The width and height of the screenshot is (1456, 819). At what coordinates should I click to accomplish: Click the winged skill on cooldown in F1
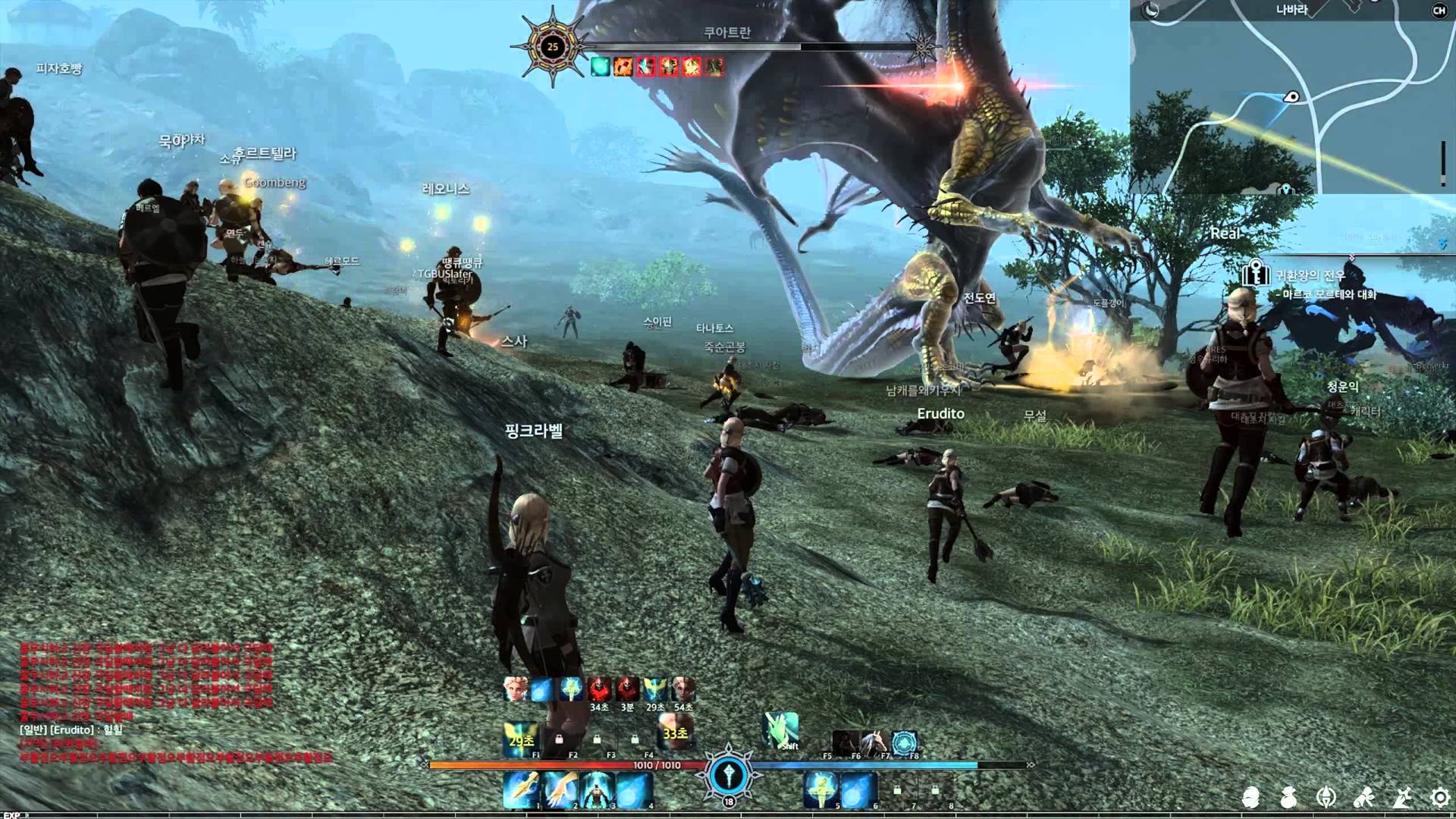522,739
